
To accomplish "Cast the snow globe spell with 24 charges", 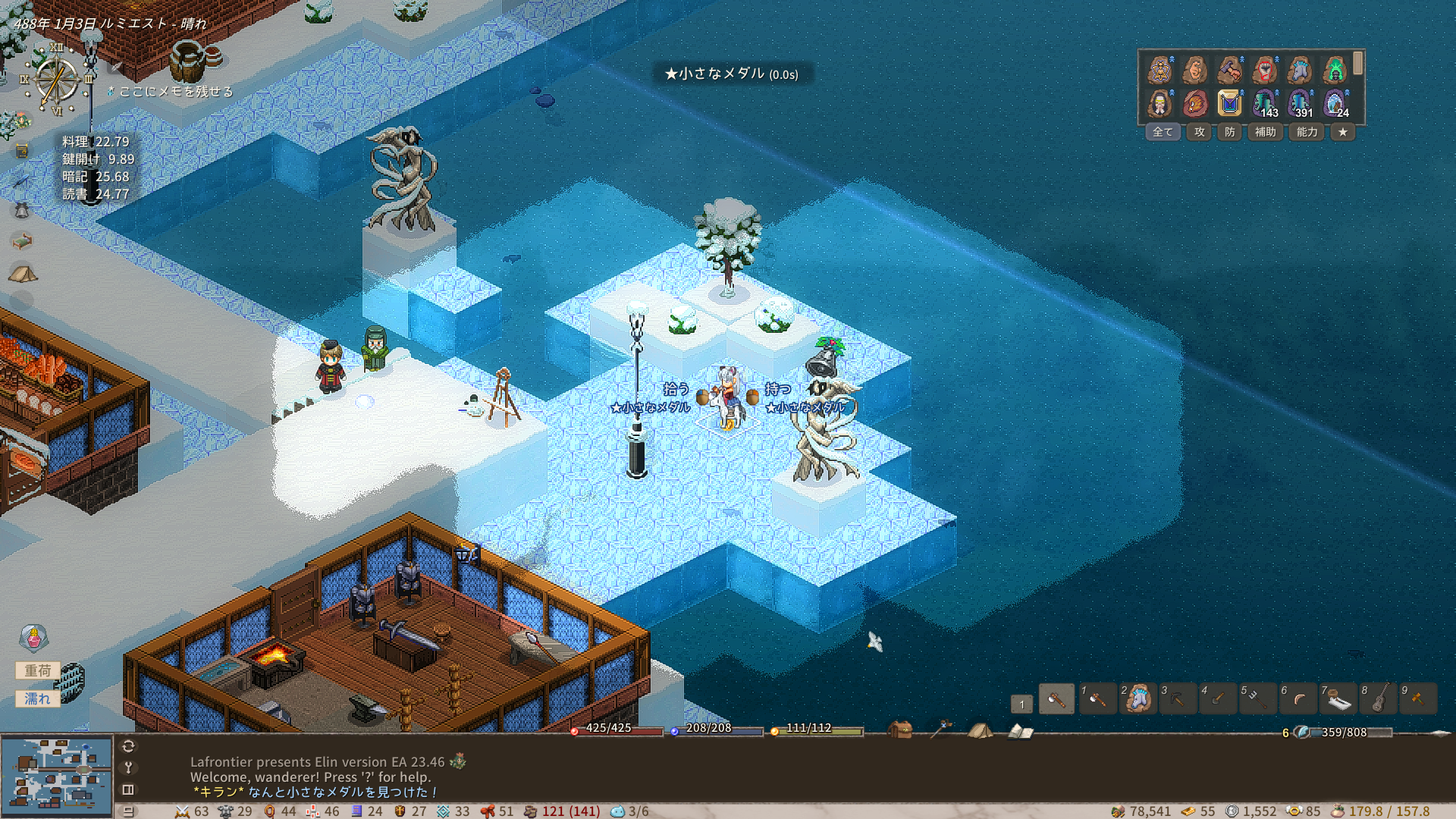I will pyautogui.click(x=1334, y=103).
